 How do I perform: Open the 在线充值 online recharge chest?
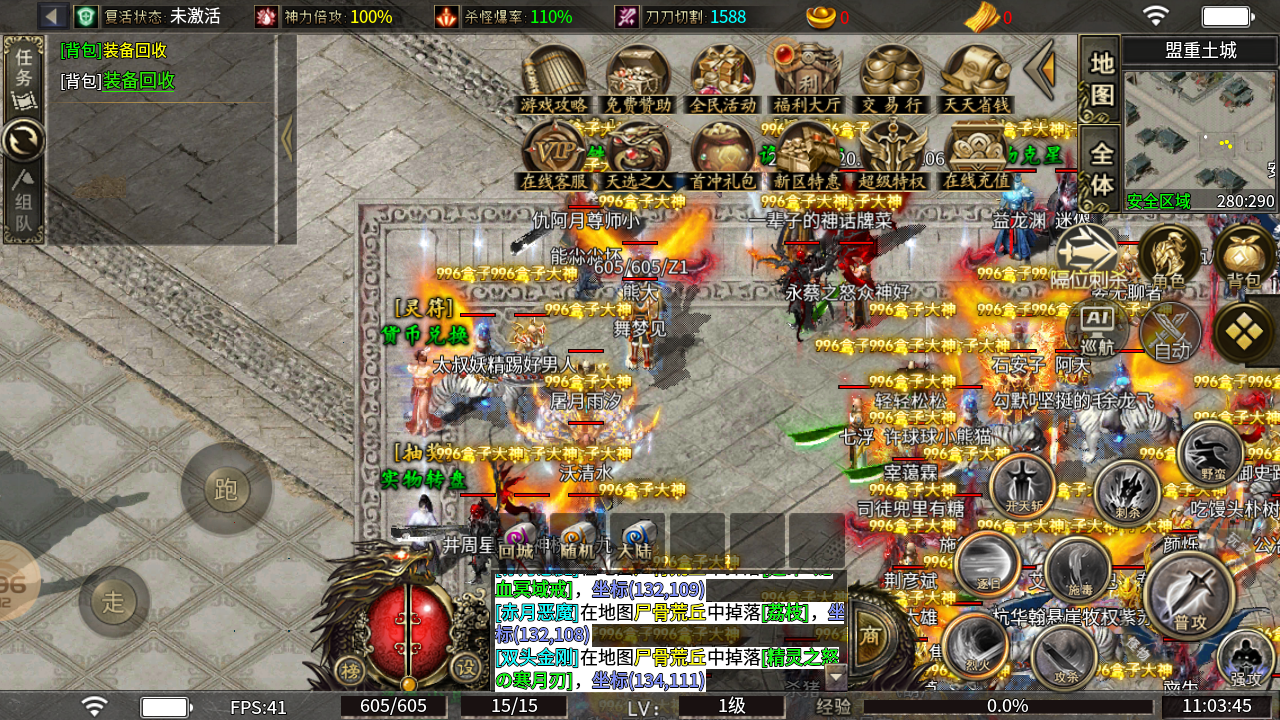[976, 153]
